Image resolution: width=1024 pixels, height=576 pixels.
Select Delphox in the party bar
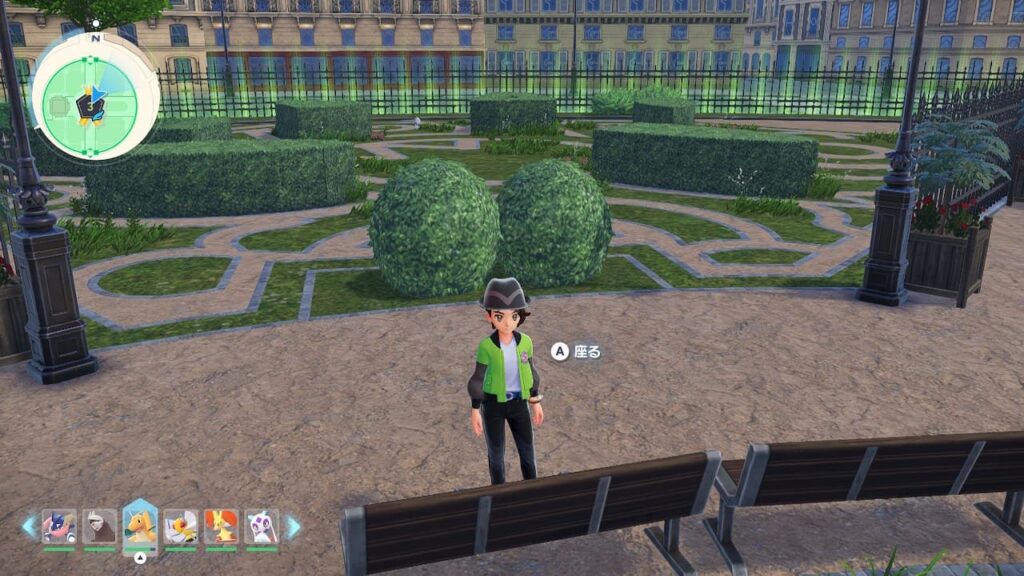[221, 526]
